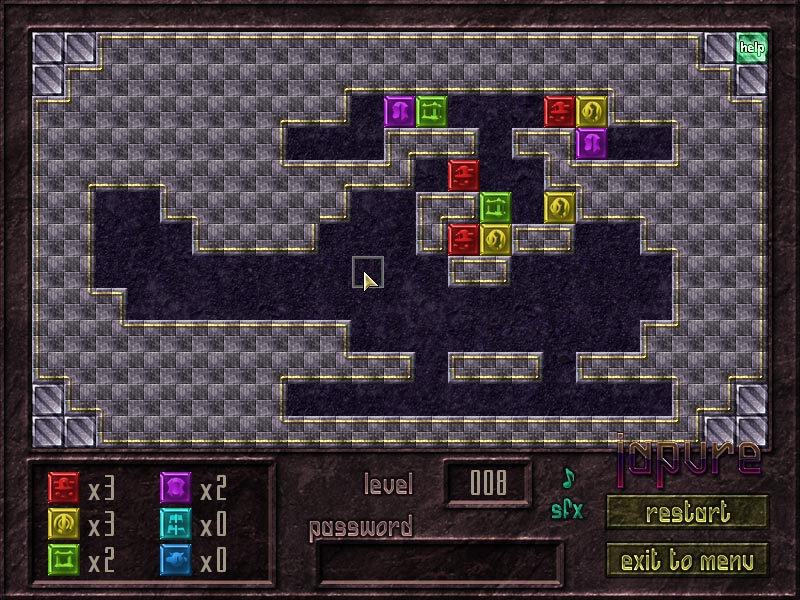The image size is (800, 600).
Task: Select the yellow block above the purple block
Action: 591,111
